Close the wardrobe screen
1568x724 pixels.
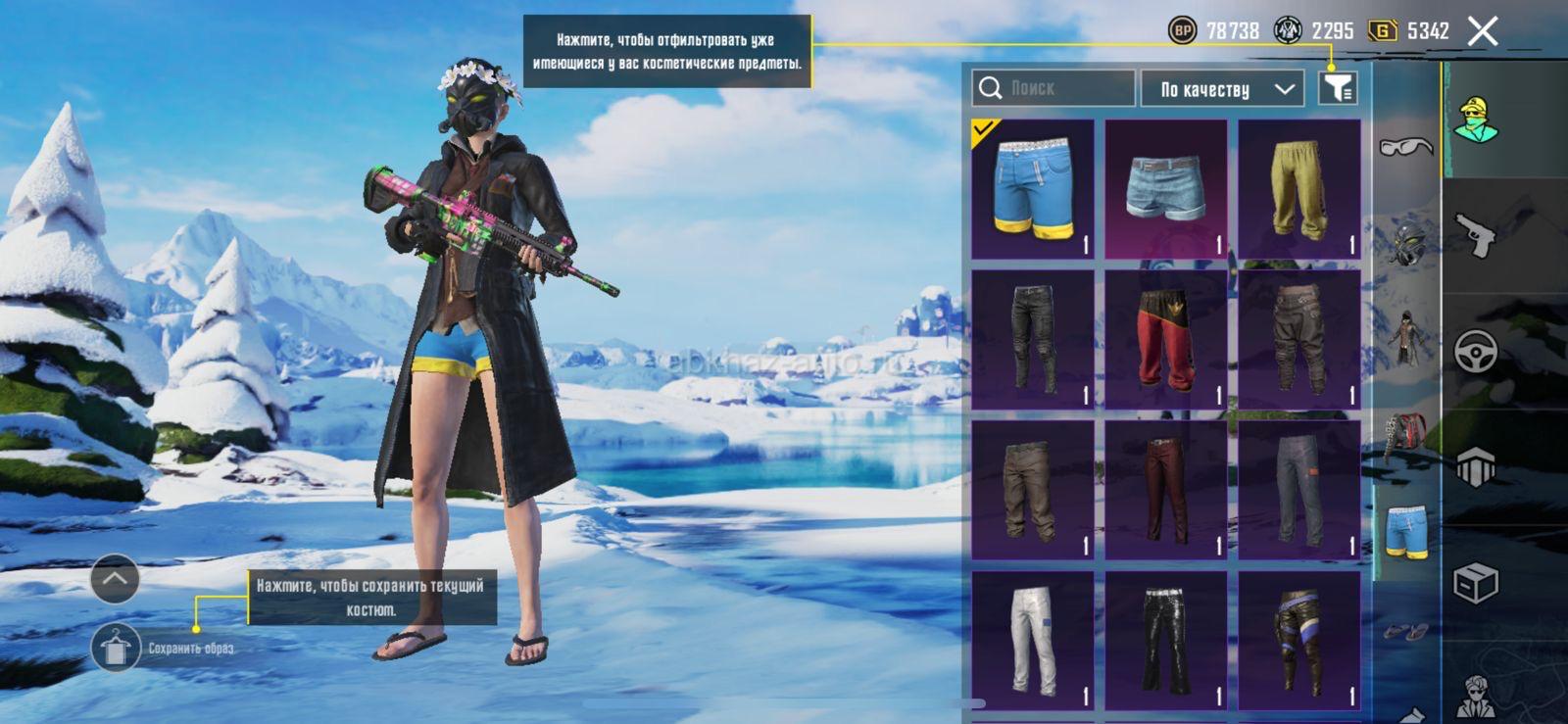pos(1483,31)
